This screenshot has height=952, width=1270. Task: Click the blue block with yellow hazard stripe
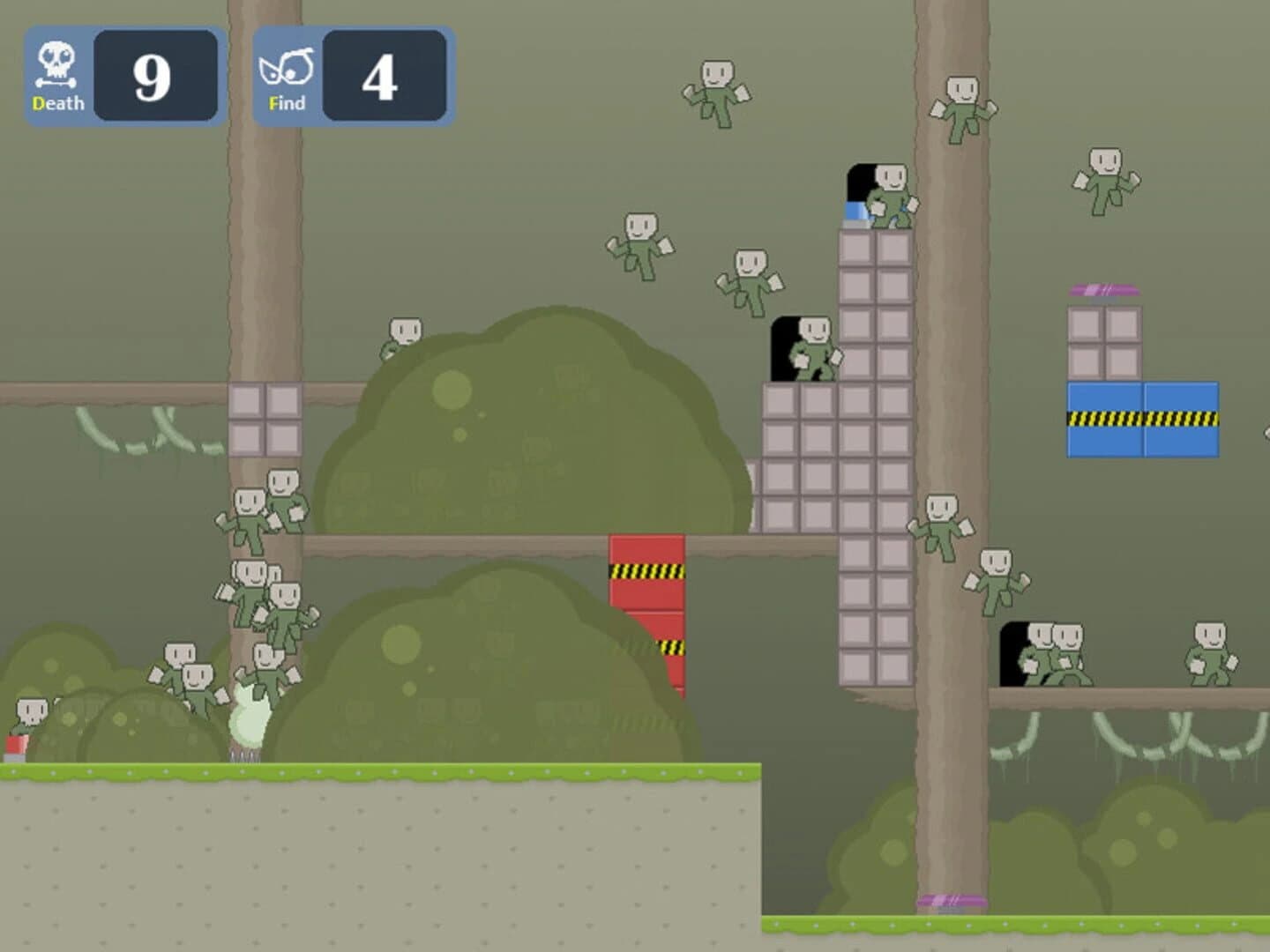point(1142,419)
